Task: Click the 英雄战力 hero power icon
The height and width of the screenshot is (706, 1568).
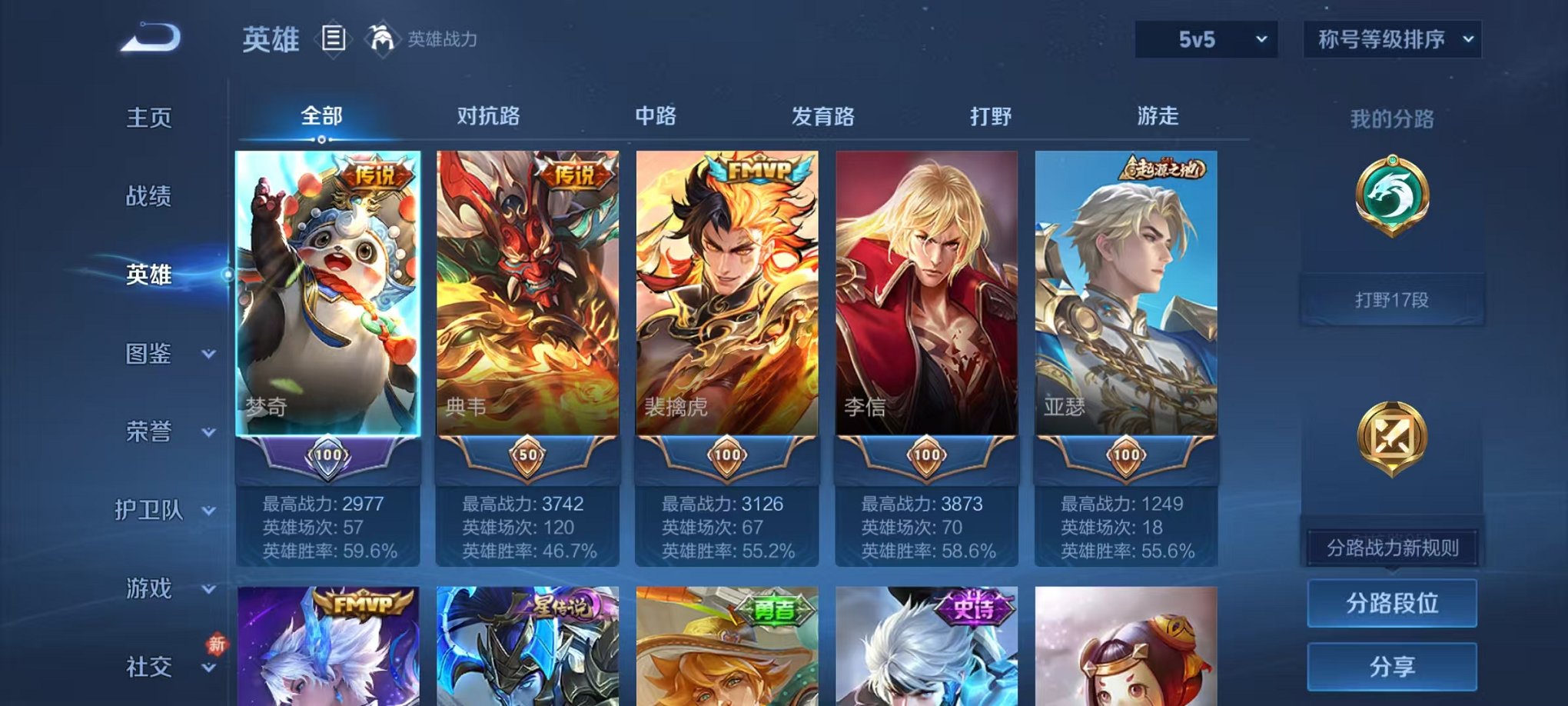Action: coord(382,38)
